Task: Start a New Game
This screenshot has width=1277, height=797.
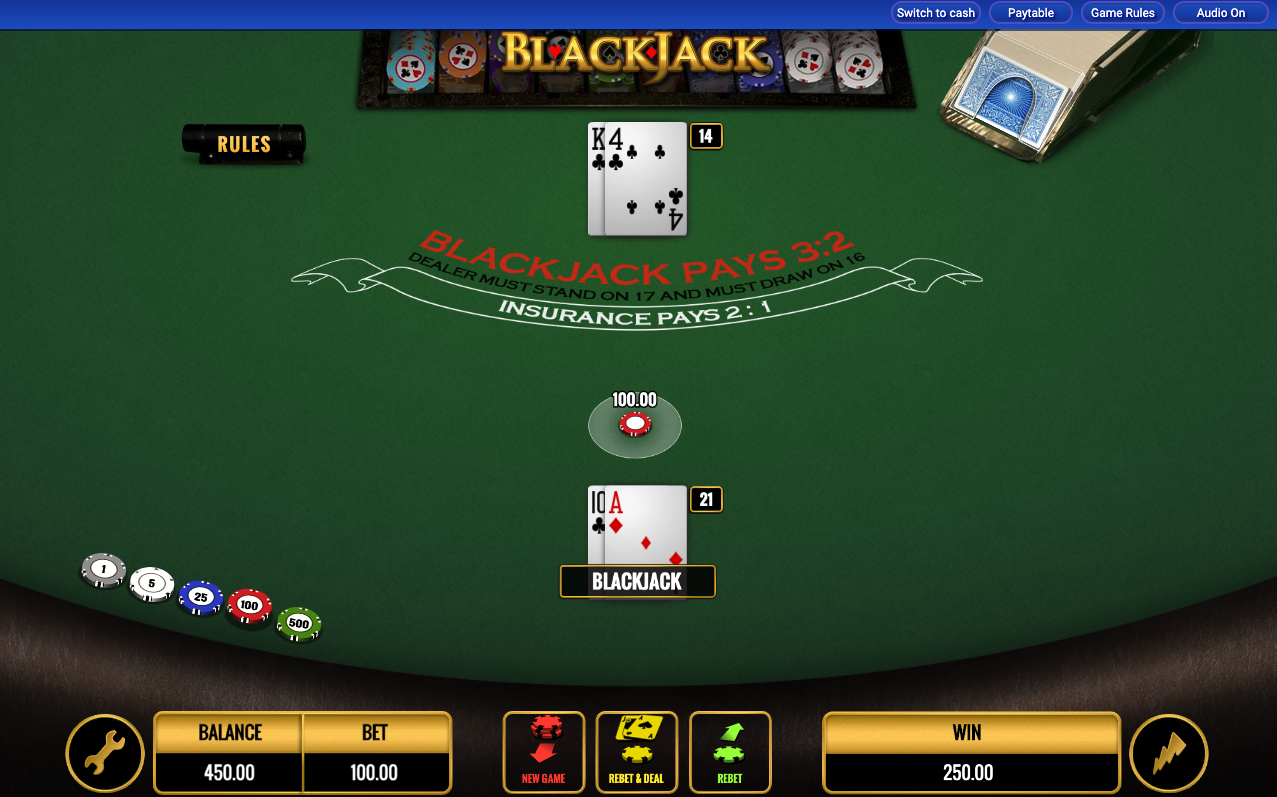Action: click(x=543, y=752)
